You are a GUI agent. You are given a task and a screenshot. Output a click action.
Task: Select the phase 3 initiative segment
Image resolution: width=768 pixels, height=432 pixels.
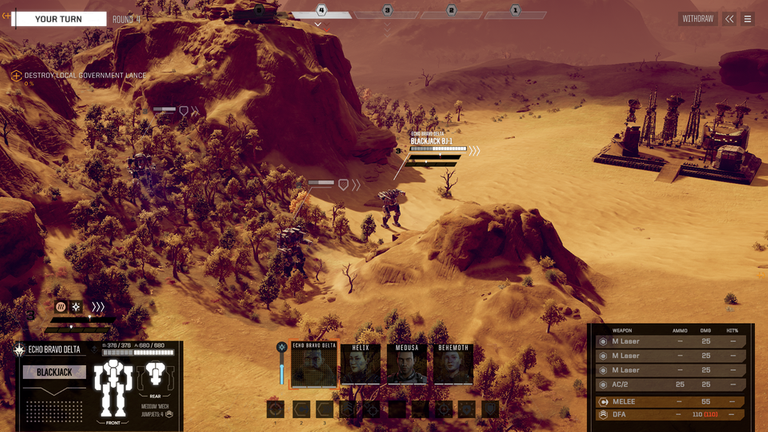[x=387, y=12]
